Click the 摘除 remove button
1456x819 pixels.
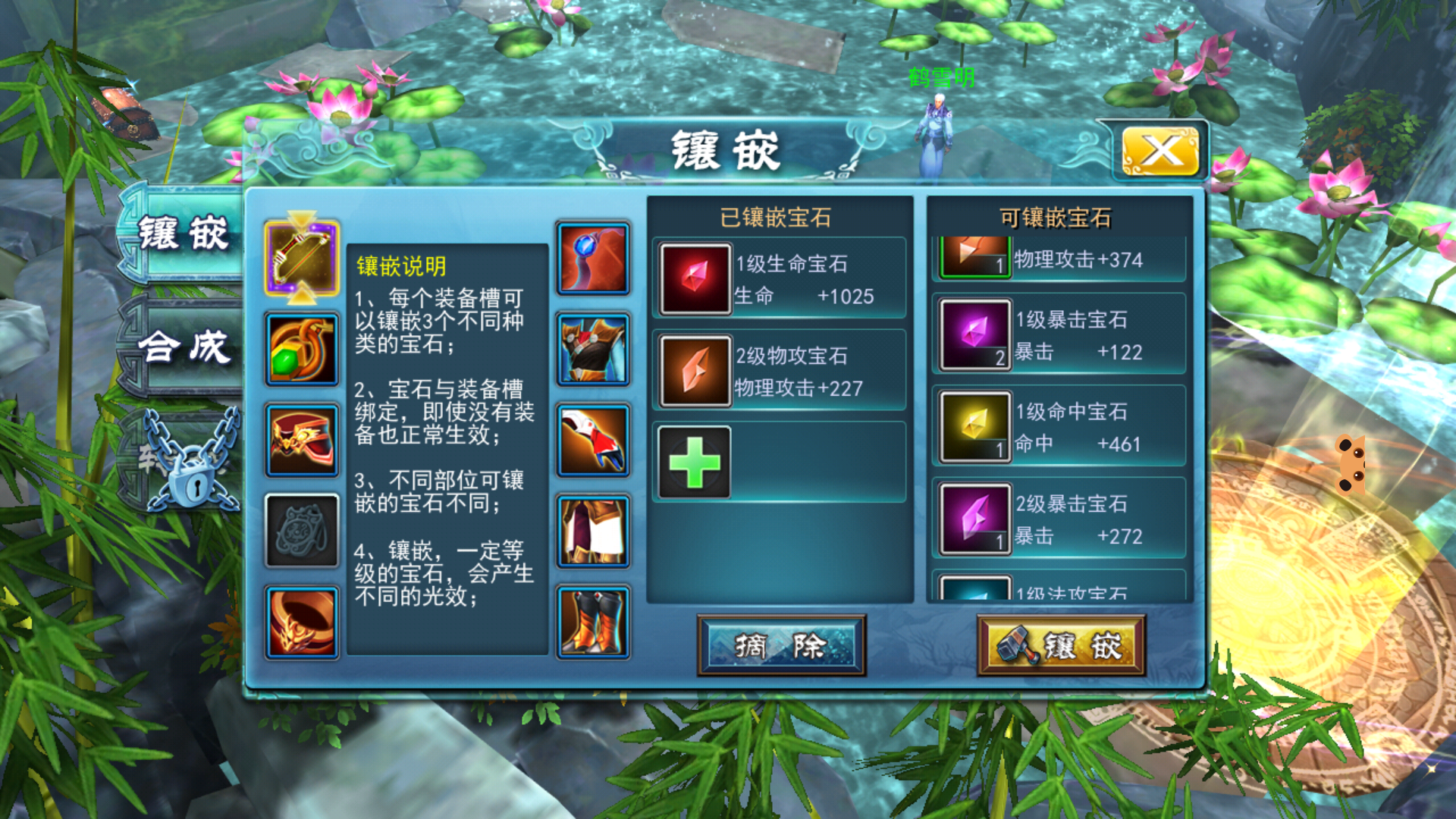click(781, 646)
